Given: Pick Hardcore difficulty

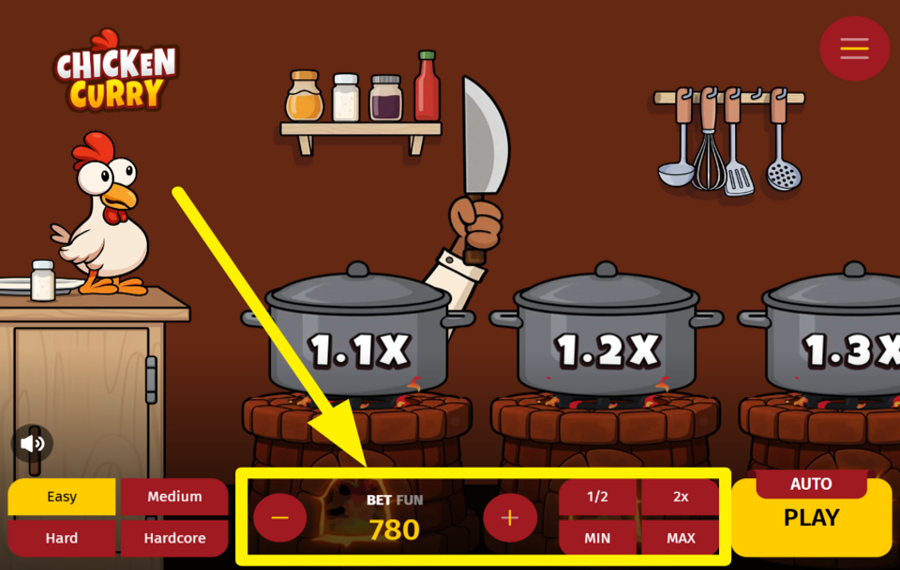Looking at the screenshot, I should pos(174,538).
